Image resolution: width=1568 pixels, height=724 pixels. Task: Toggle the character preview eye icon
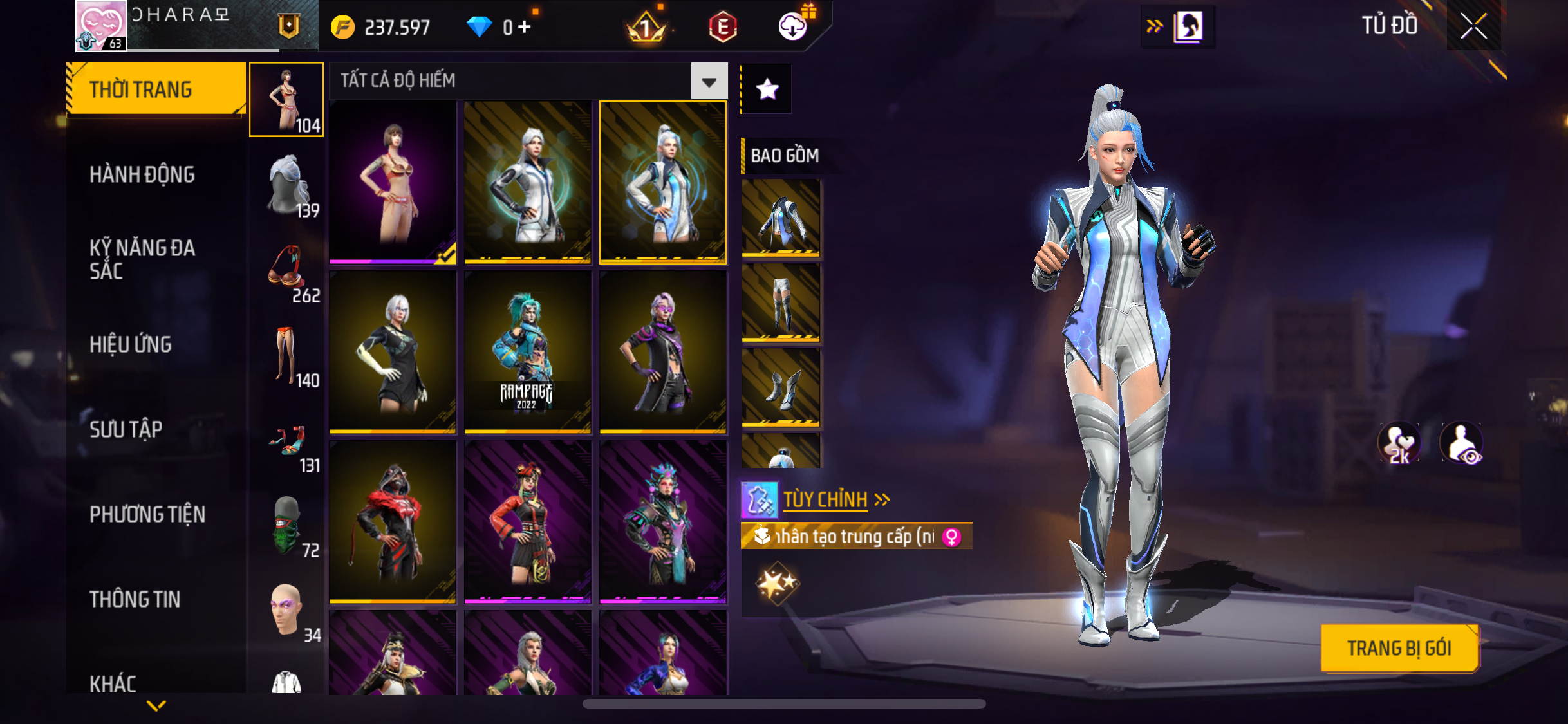1462,443
